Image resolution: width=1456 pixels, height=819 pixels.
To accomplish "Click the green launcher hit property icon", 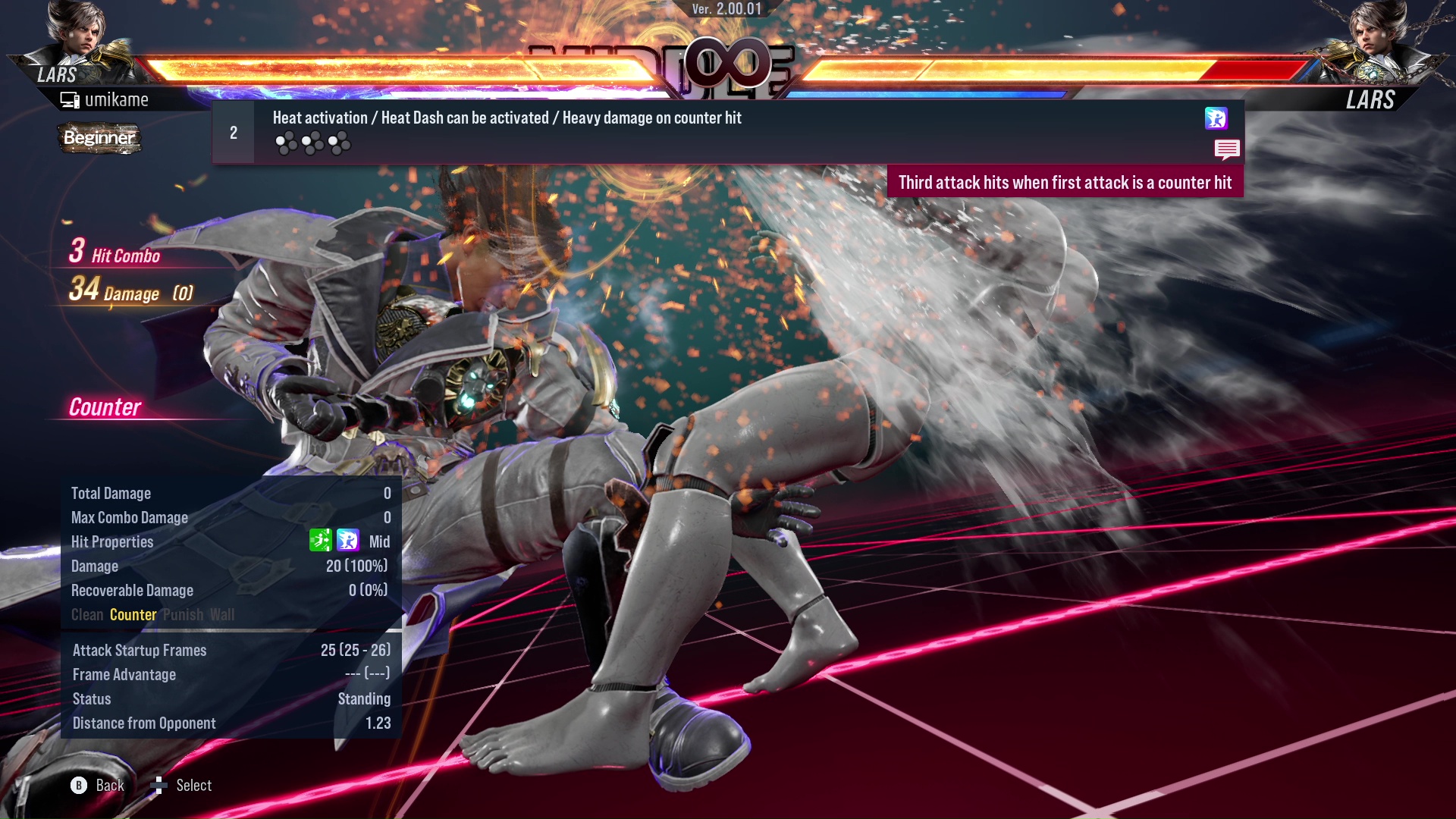I will pos(322,541).
